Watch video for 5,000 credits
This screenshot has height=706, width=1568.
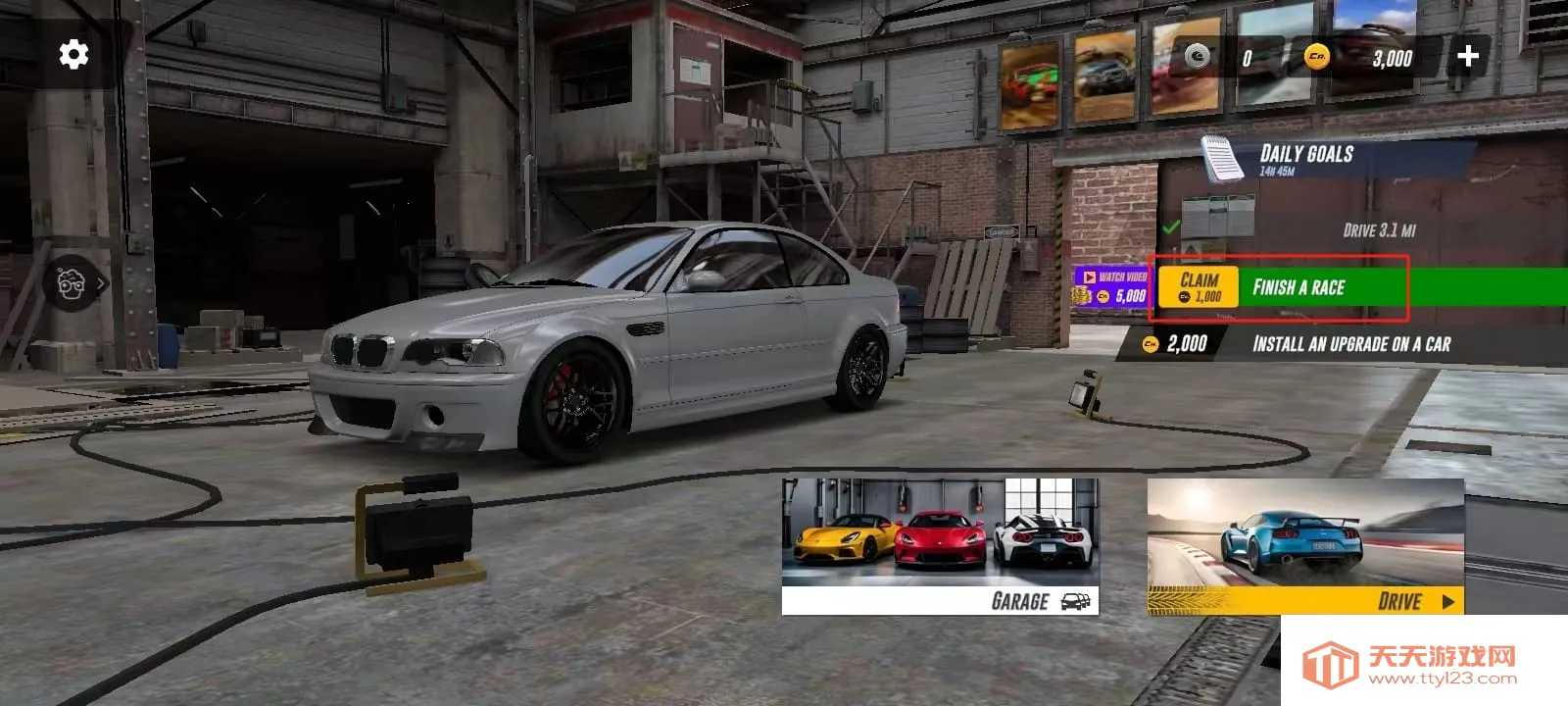coord(1112,287)
